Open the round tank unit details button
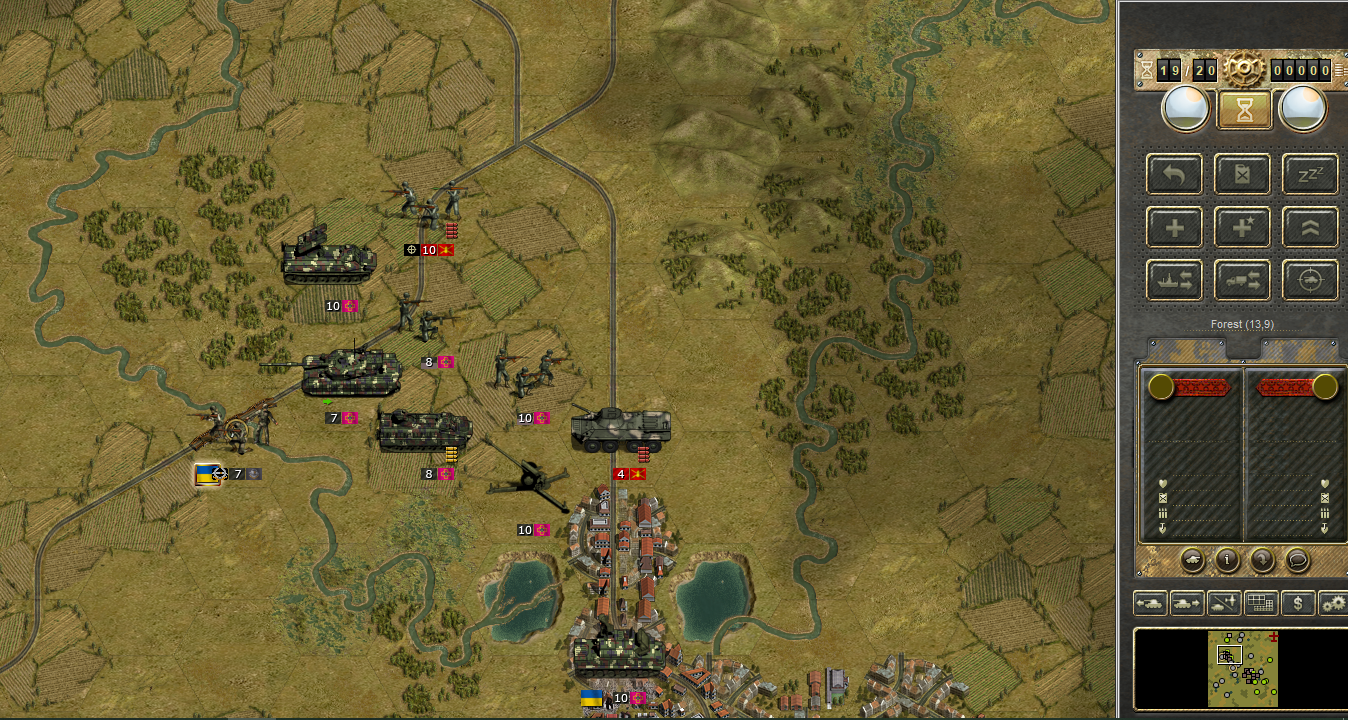The height and width of the screenshot is (720, 1348). coord(1195,560)
